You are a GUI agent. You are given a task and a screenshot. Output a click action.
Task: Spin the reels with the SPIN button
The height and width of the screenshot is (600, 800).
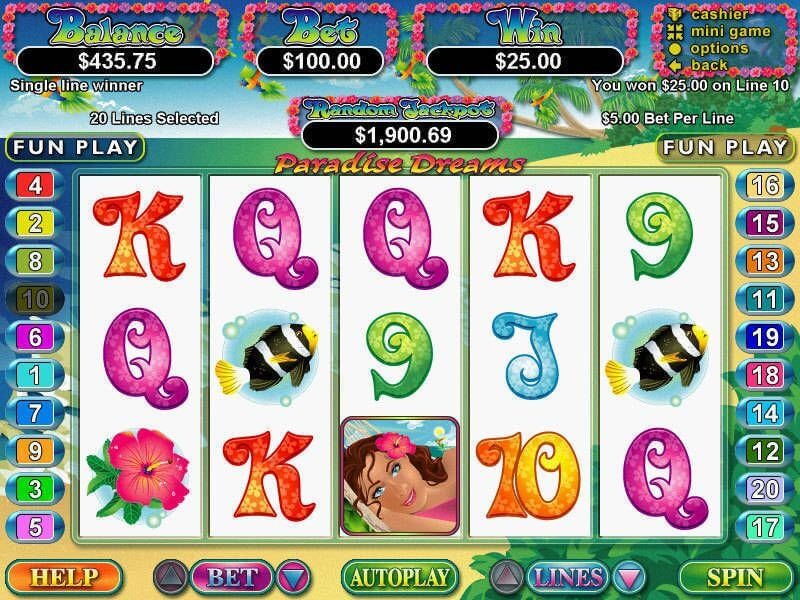(x=735, y=577)
